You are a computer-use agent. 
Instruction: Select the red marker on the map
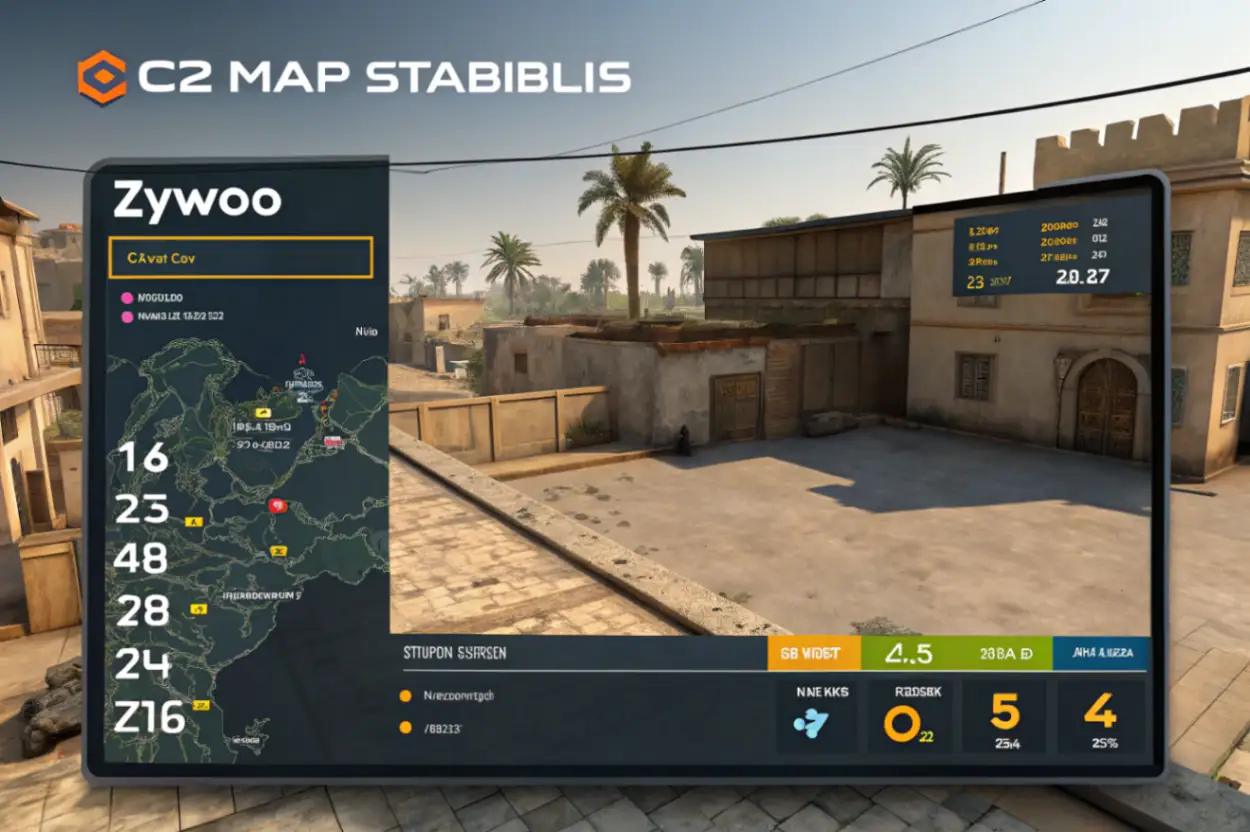point(277,506)
